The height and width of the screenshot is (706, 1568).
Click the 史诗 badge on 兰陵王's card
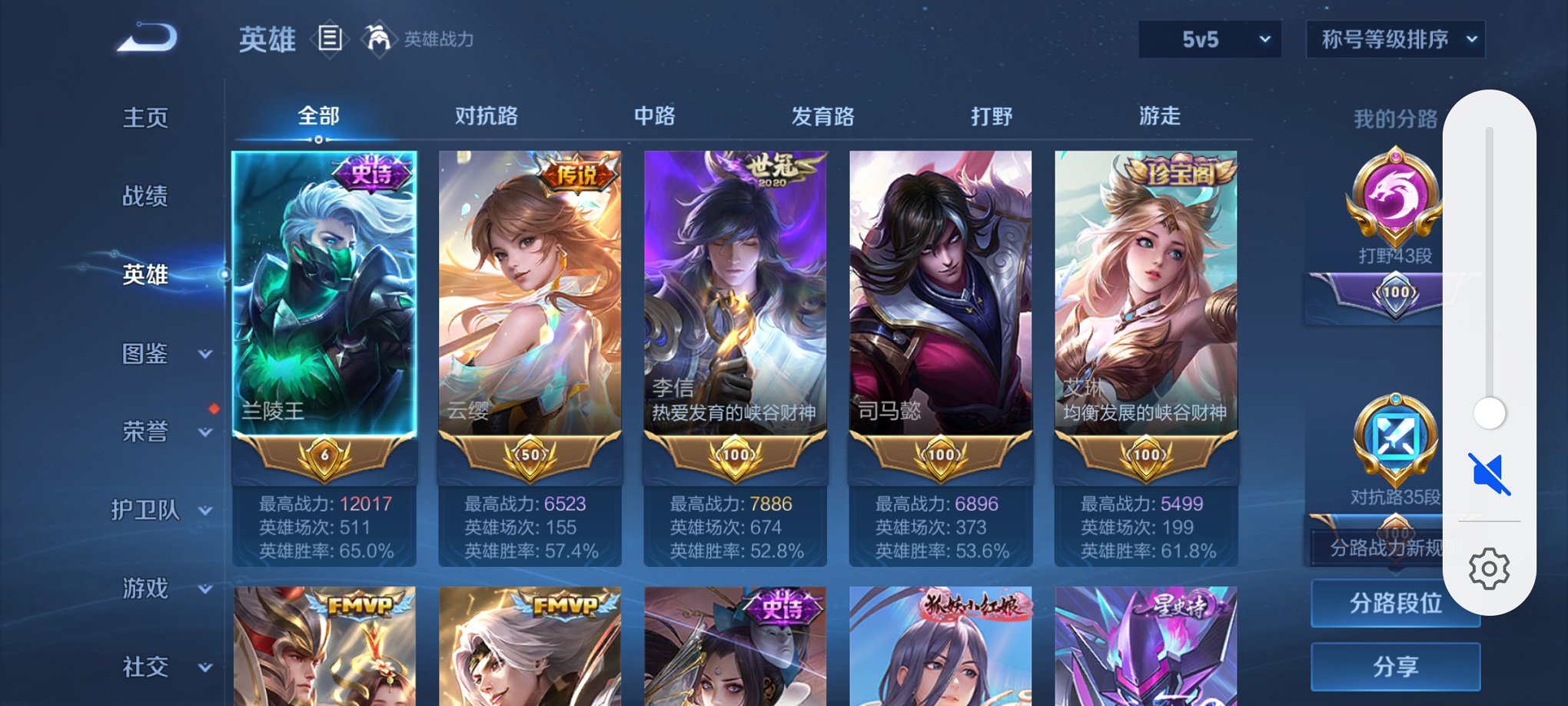click(x=371, y=174)
